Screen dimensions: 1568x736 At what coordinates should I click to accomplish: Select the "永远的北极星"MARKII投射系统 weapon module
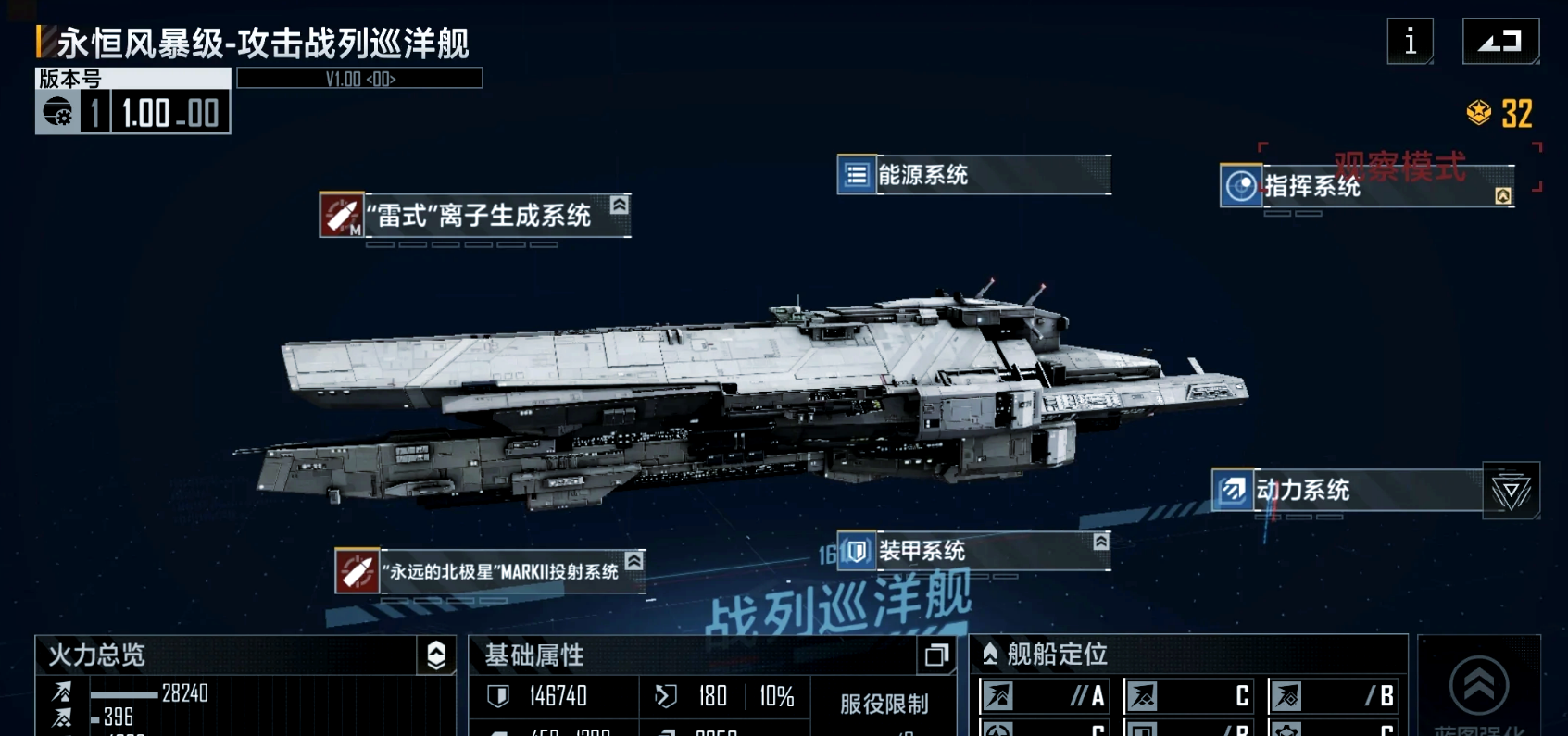pyautogui.click(x=490, y=571)
